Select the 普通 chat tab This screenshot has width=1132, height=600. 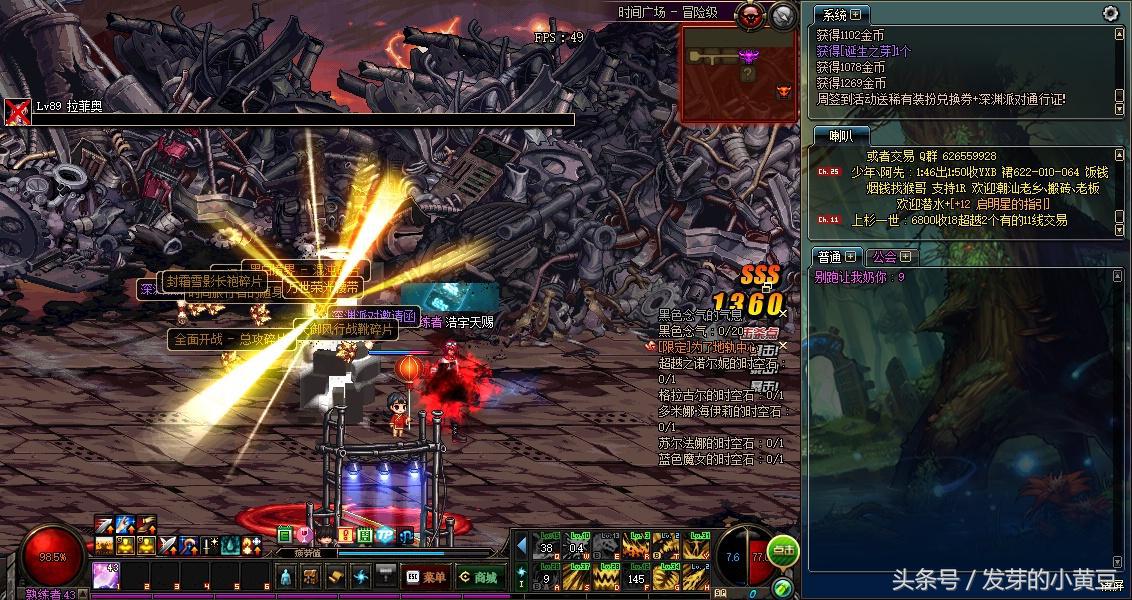coord(836,257)
